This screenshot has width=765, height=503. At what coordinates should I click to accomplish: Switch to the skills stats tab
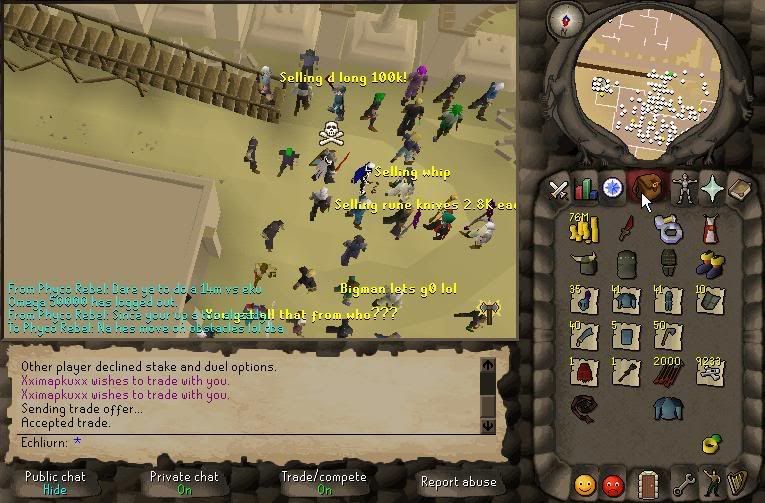click(585, 187)
